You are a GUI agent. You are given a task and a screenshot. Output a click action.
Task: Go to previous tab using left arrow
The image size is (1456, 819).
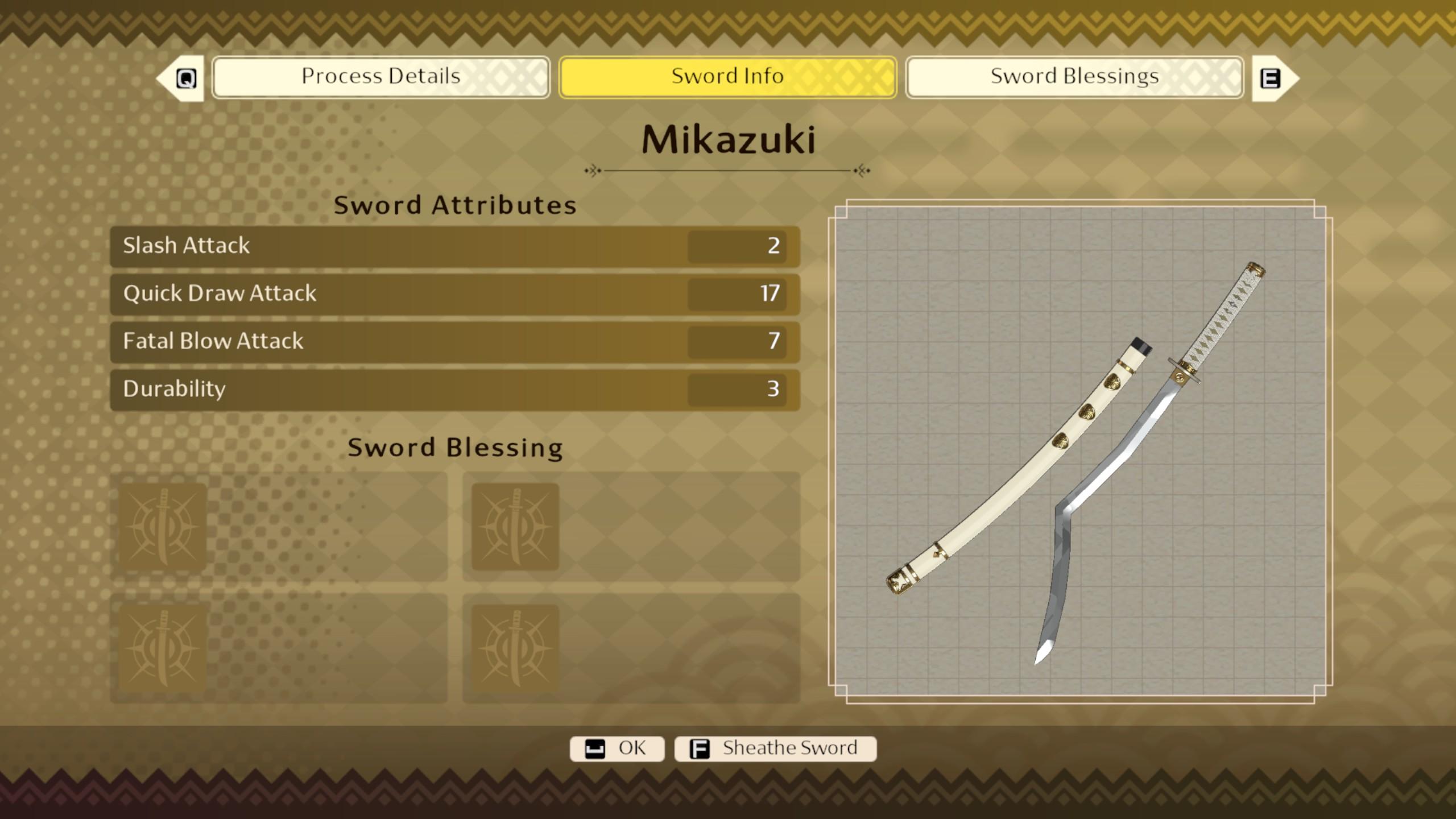point(181,78)
